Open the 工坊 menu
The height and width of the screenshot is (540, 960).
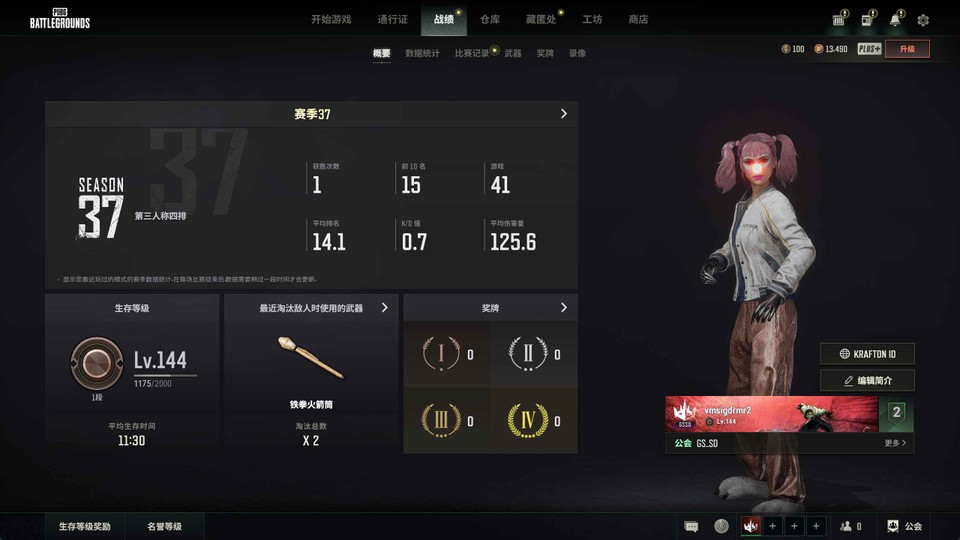click(x=592, y=19)
